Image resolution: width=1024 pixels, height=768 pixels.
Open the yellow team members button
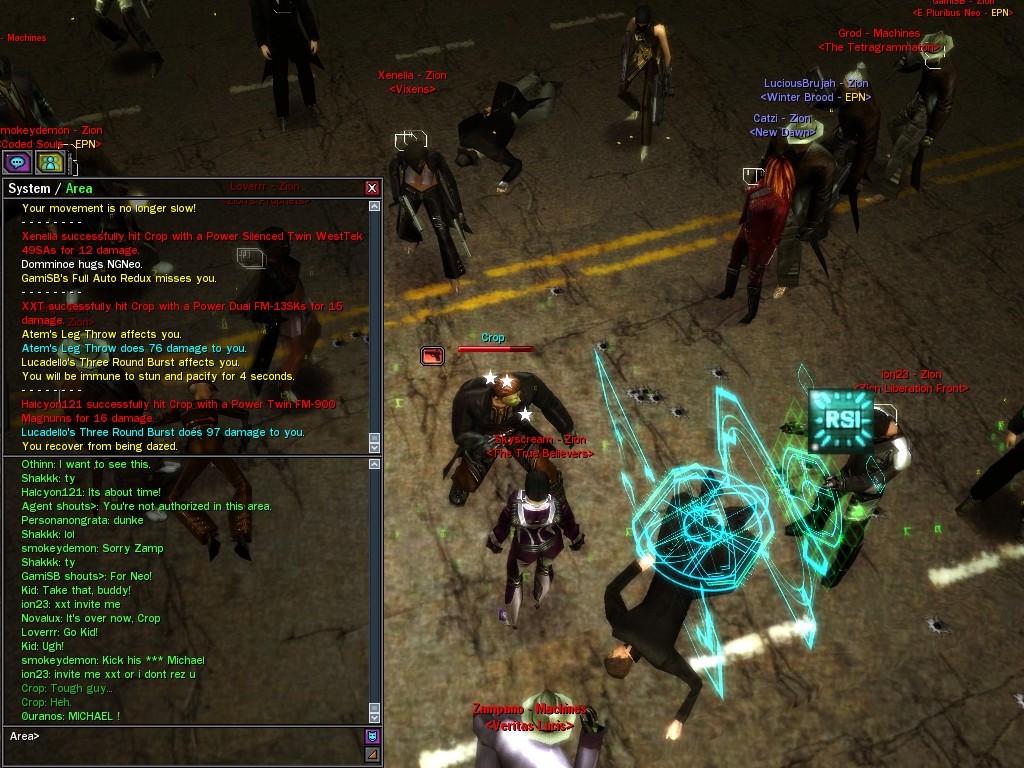tap(50, 162)
